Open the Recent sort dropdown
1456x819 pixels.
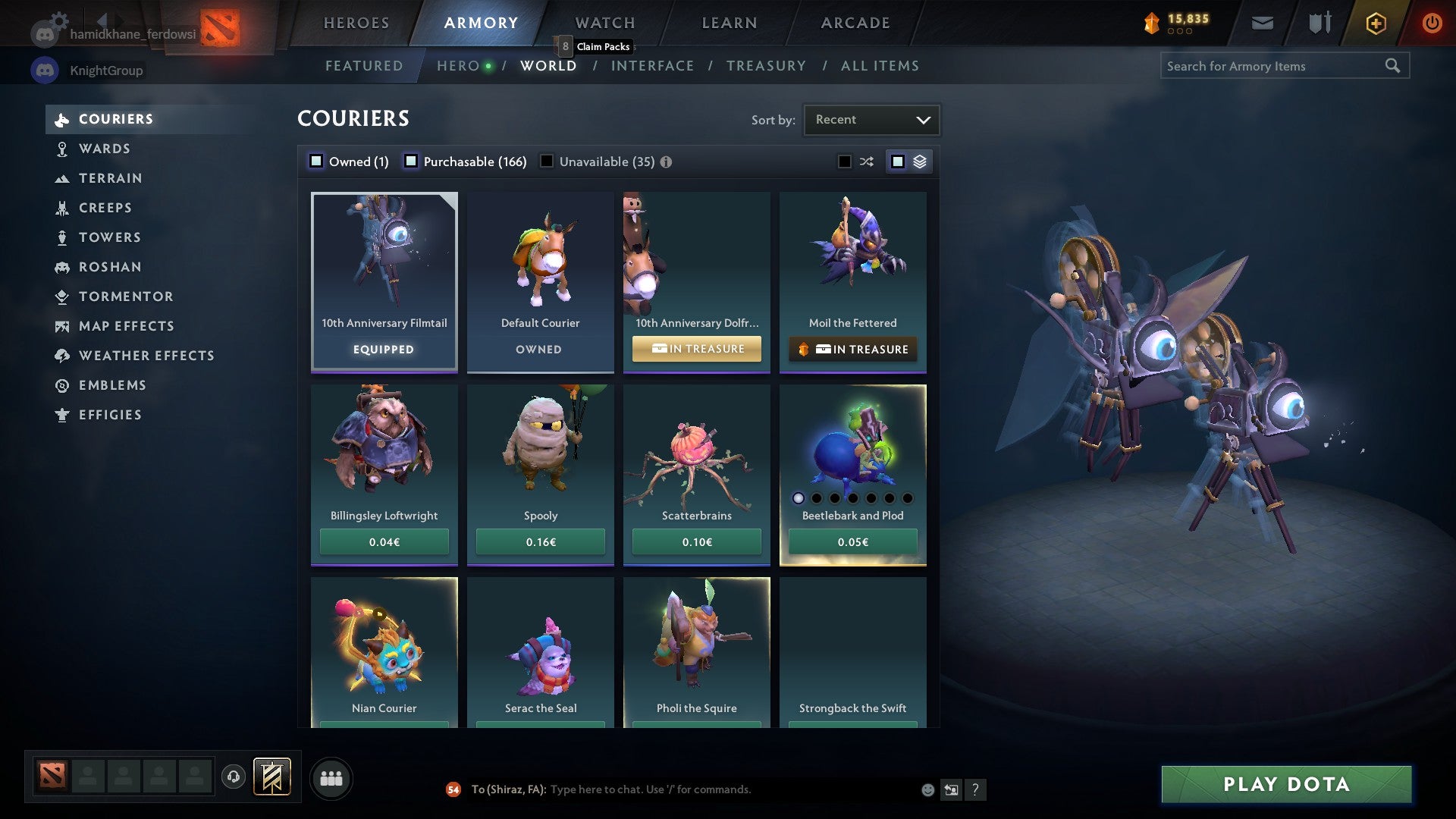coord(871,119)
